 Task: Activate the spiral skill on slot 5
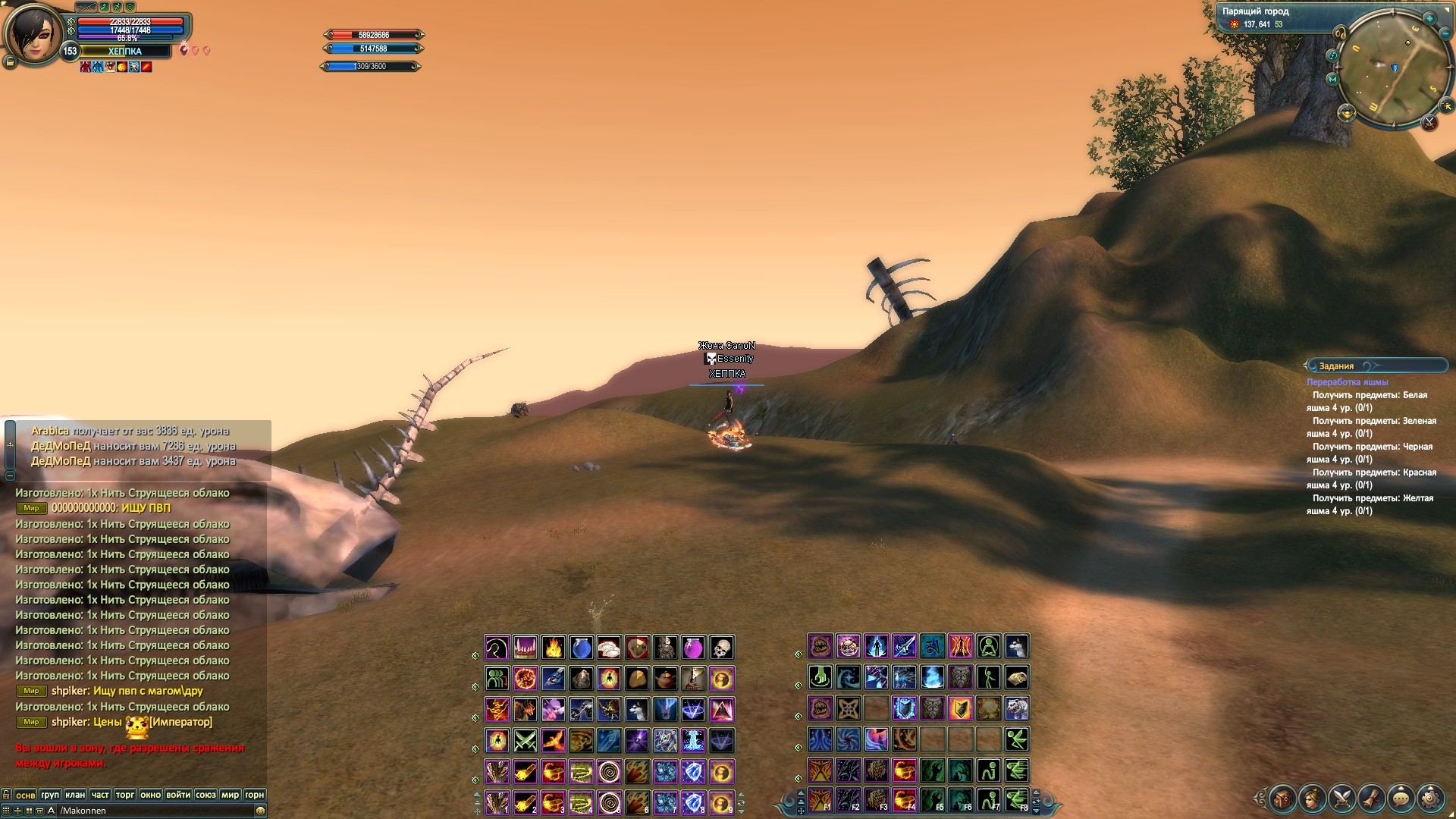click(609, 802)
